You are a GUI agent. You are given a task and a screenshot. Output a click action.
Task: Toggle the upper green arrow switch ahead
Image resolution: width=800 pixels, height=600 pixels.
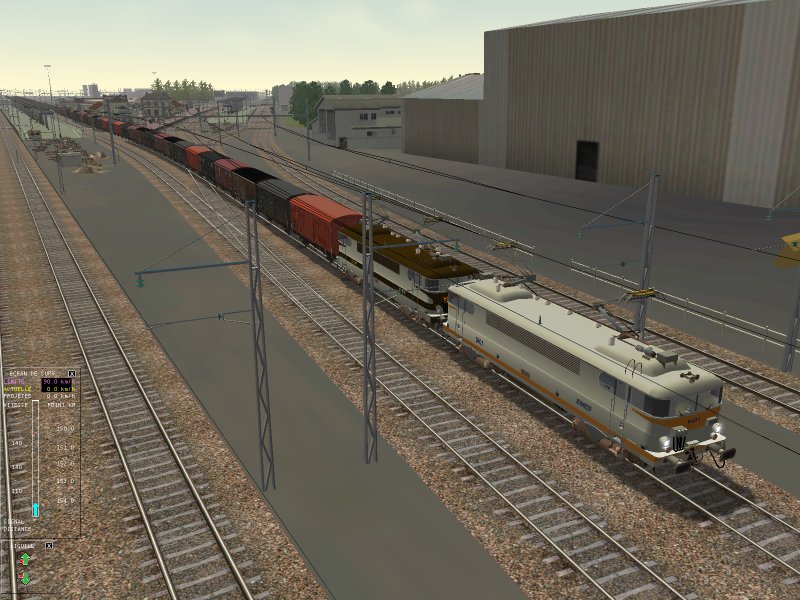point(25,560)
